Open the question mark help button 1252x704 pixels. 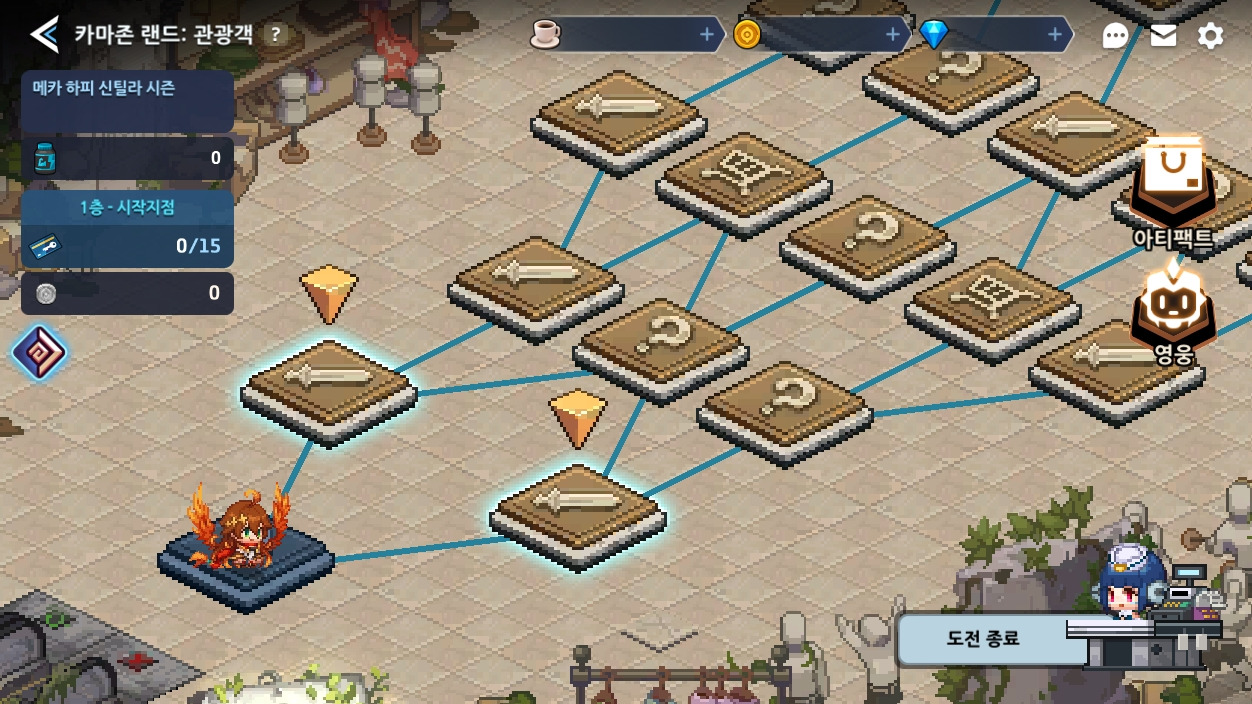pyautogui.click(x=275, y=35)
